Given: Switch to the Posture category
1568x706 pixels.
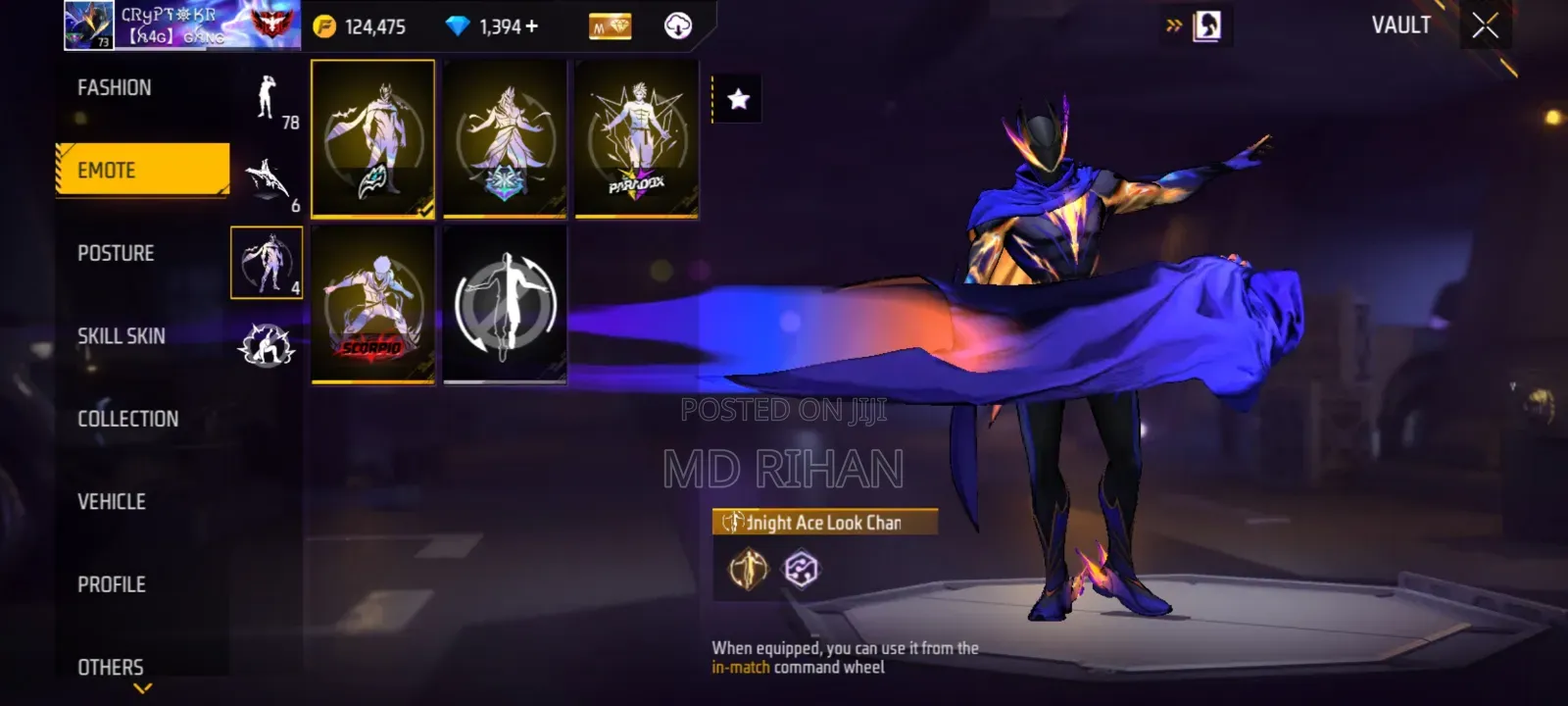Looking at the screenshot, I should [116, 253].
